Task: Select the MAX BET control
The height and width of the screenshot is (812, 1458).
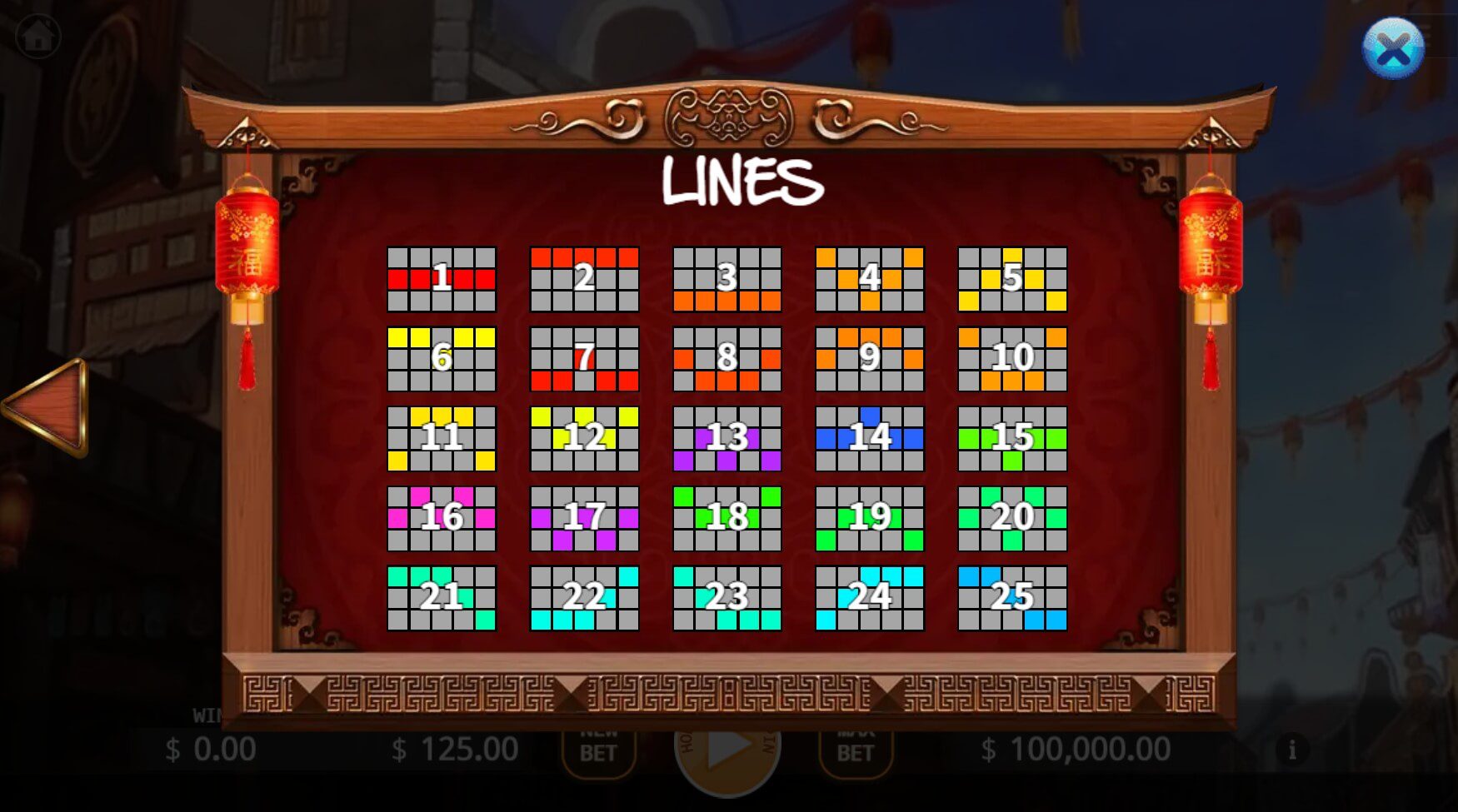Action: pyautogui.click(x=855, y=748)
